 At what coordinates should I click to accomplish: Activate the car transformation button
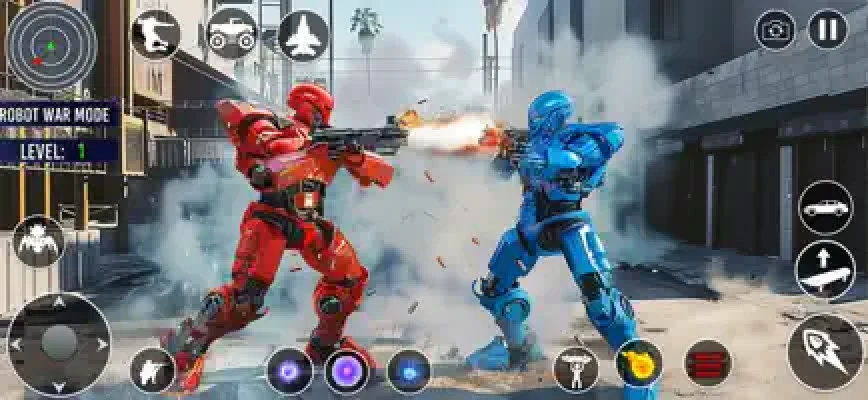(x=826, y=208)
